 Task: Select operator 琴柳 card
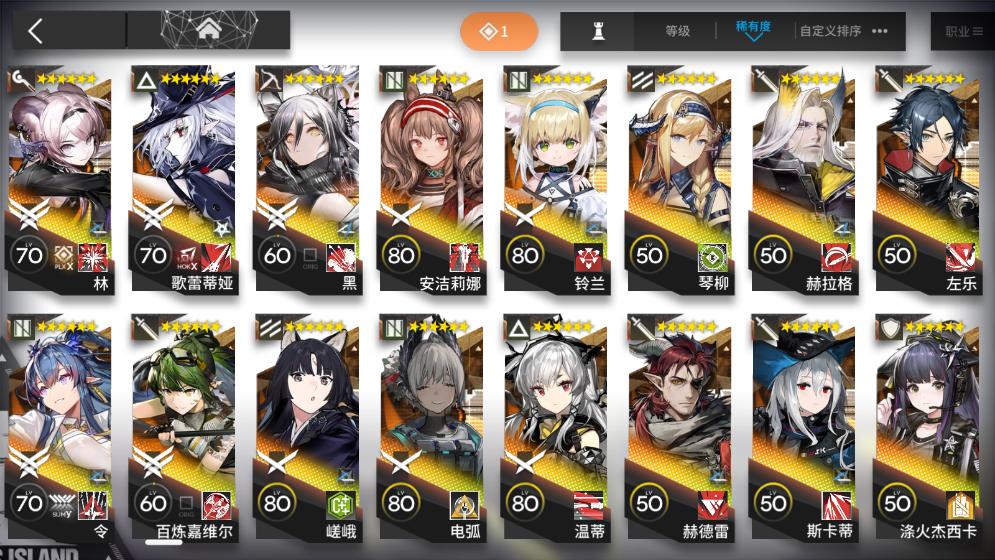coord(680,180)
